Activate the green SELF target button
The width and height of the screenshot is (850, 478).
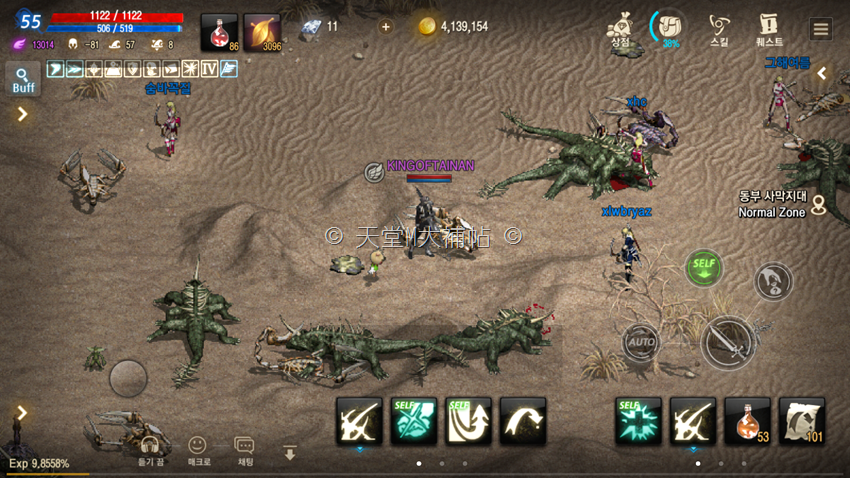point(704,268)
